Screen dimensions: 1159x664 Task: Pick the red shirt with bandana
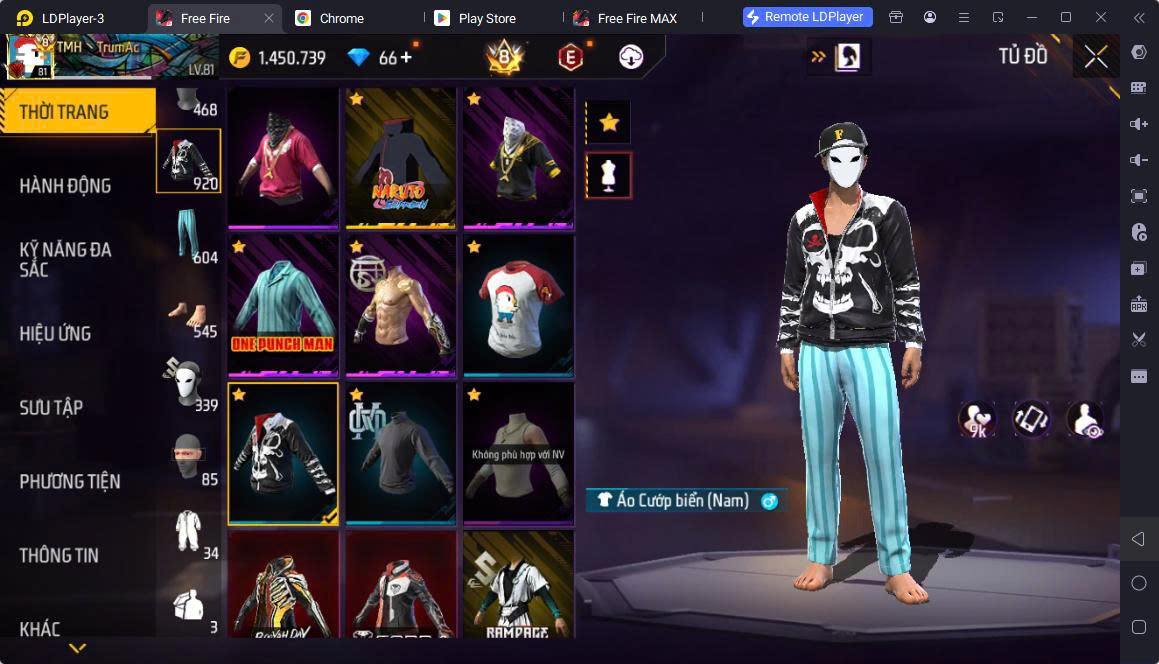[x=283, y=157]
